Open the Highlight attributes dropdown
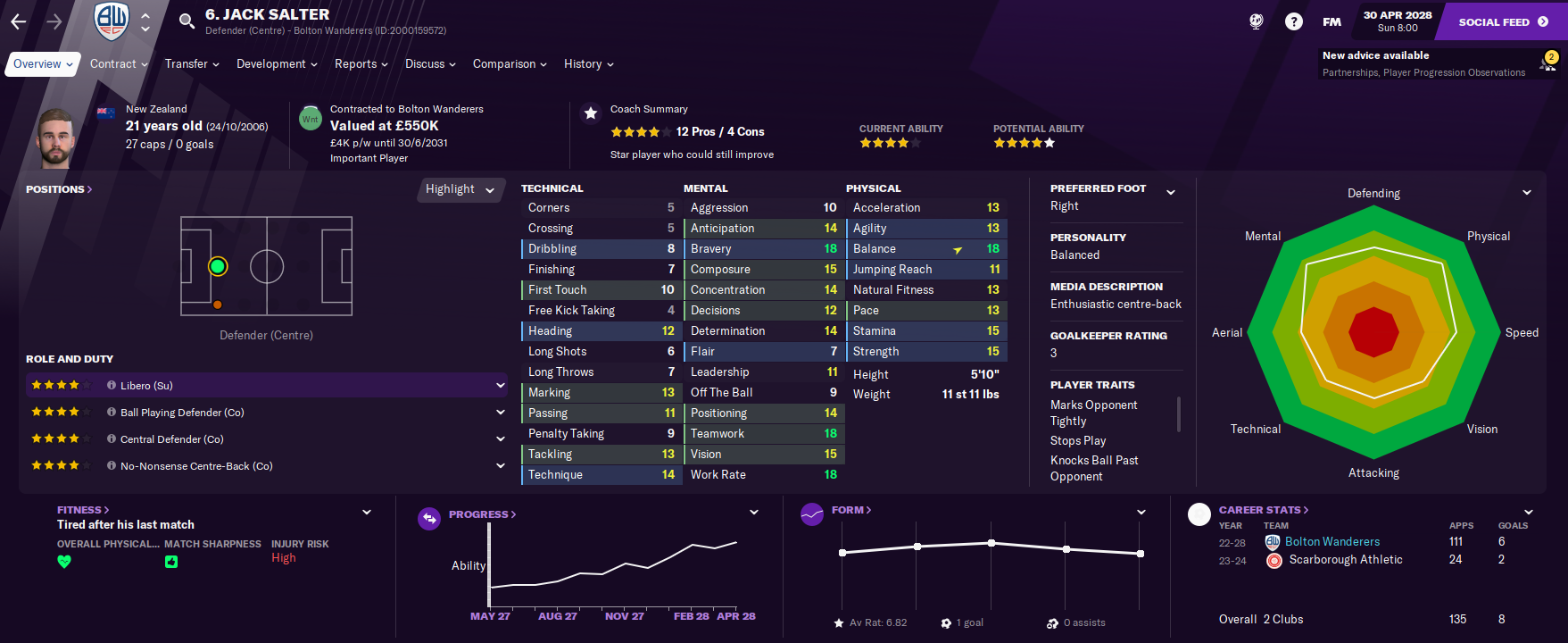 click(460, 189)
